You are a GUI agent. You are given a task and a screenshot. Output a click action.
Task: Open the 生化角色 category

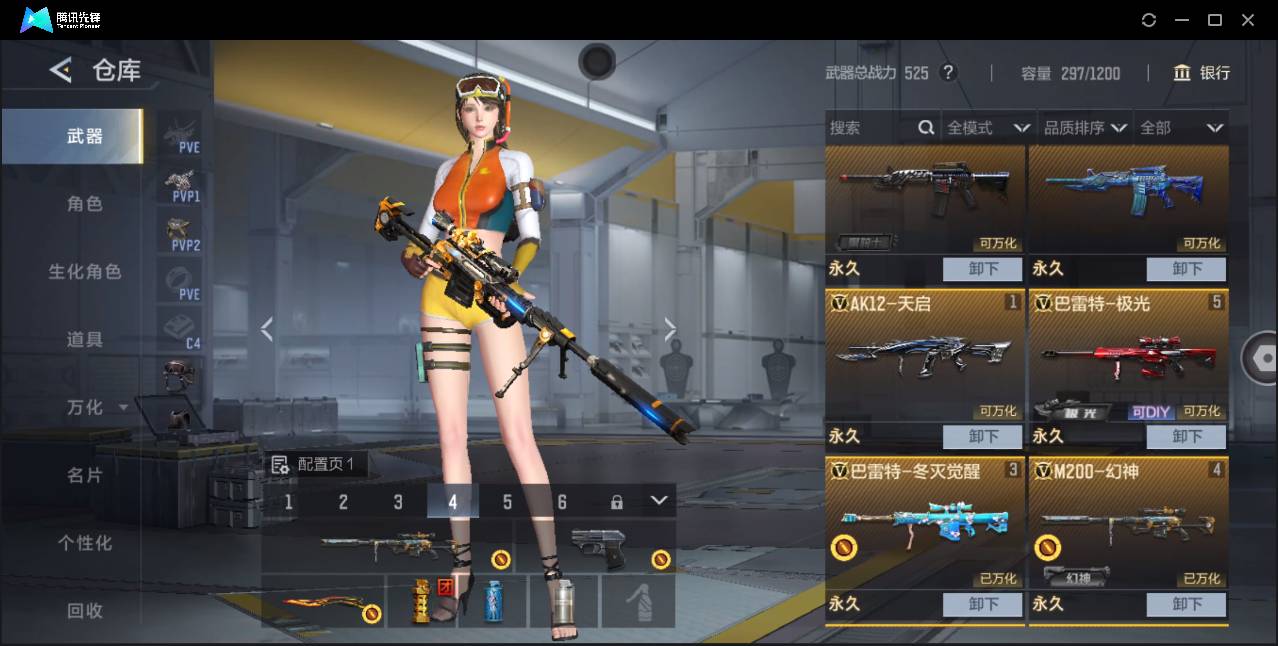coord(84,271)
